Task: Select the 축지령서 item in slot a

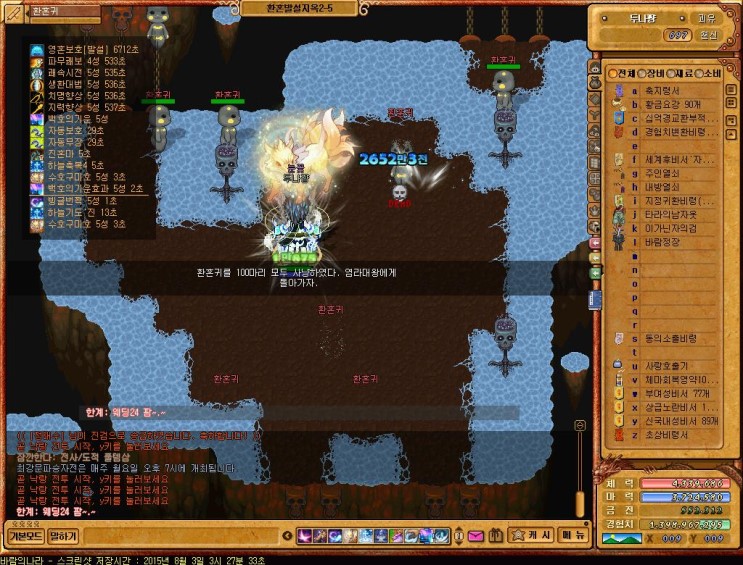Action: pos(662,90)
